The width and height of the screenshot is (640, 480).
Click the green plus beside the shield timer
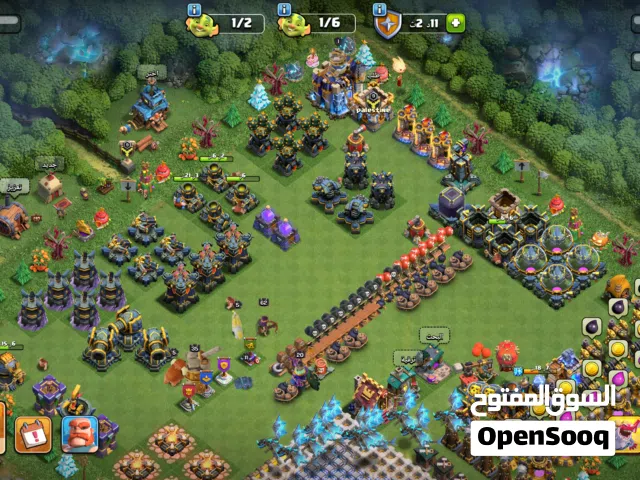(456, 23)
